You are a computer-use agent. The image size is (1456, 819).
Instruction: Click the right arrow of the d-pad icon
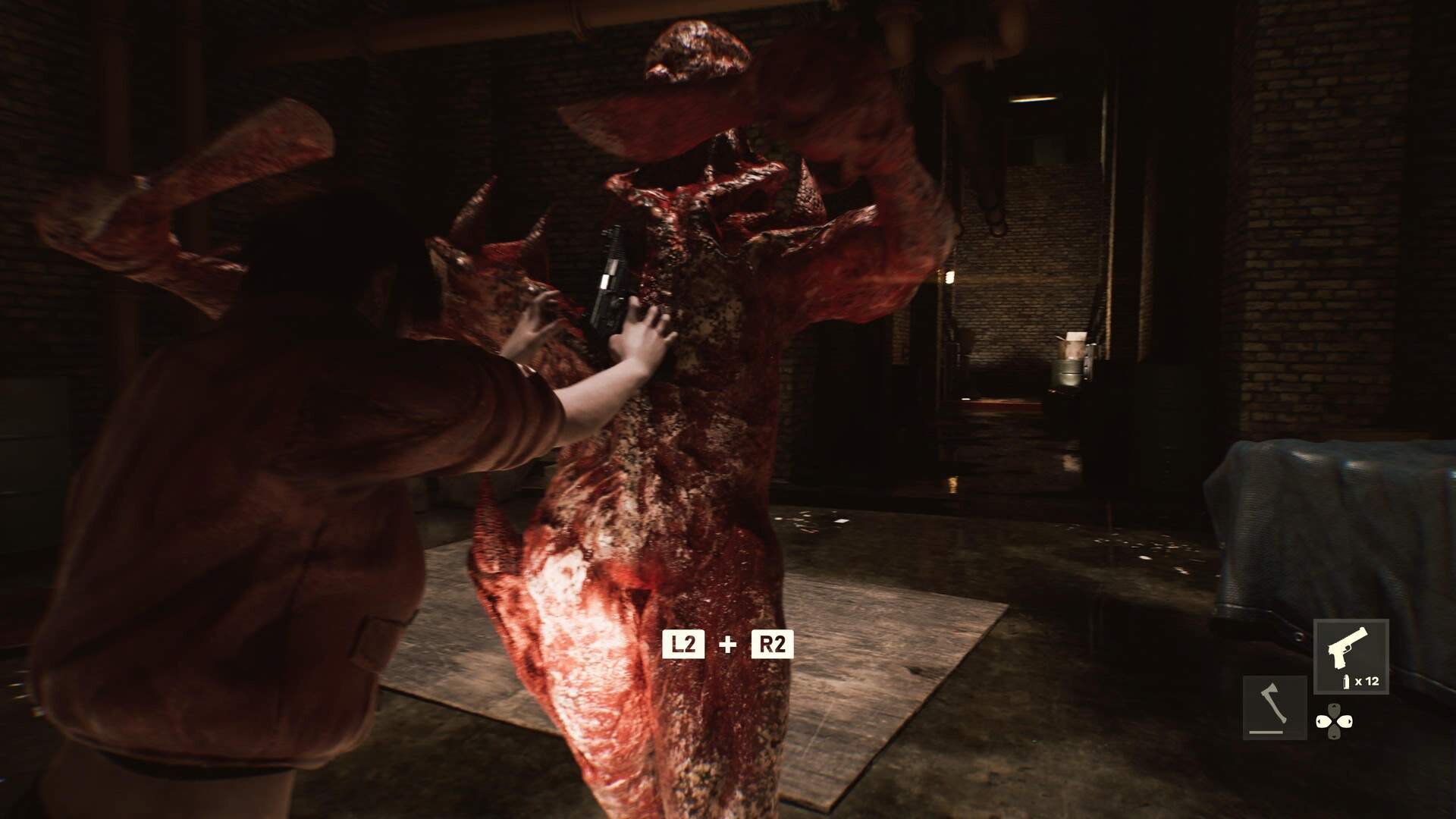click(1347, 721)
